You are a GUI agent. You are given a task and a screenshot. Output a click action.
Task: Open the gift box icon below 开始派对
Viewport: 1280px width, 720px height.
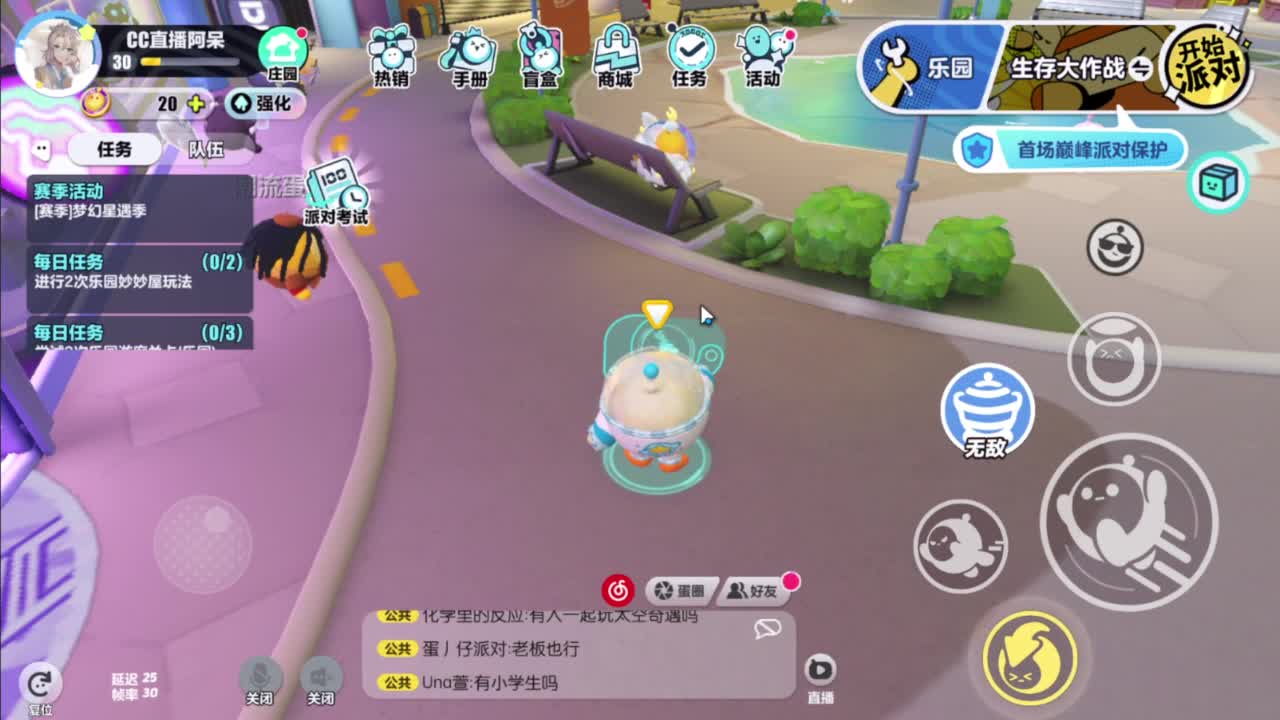pyautogui.click(x=1218, y=182)
